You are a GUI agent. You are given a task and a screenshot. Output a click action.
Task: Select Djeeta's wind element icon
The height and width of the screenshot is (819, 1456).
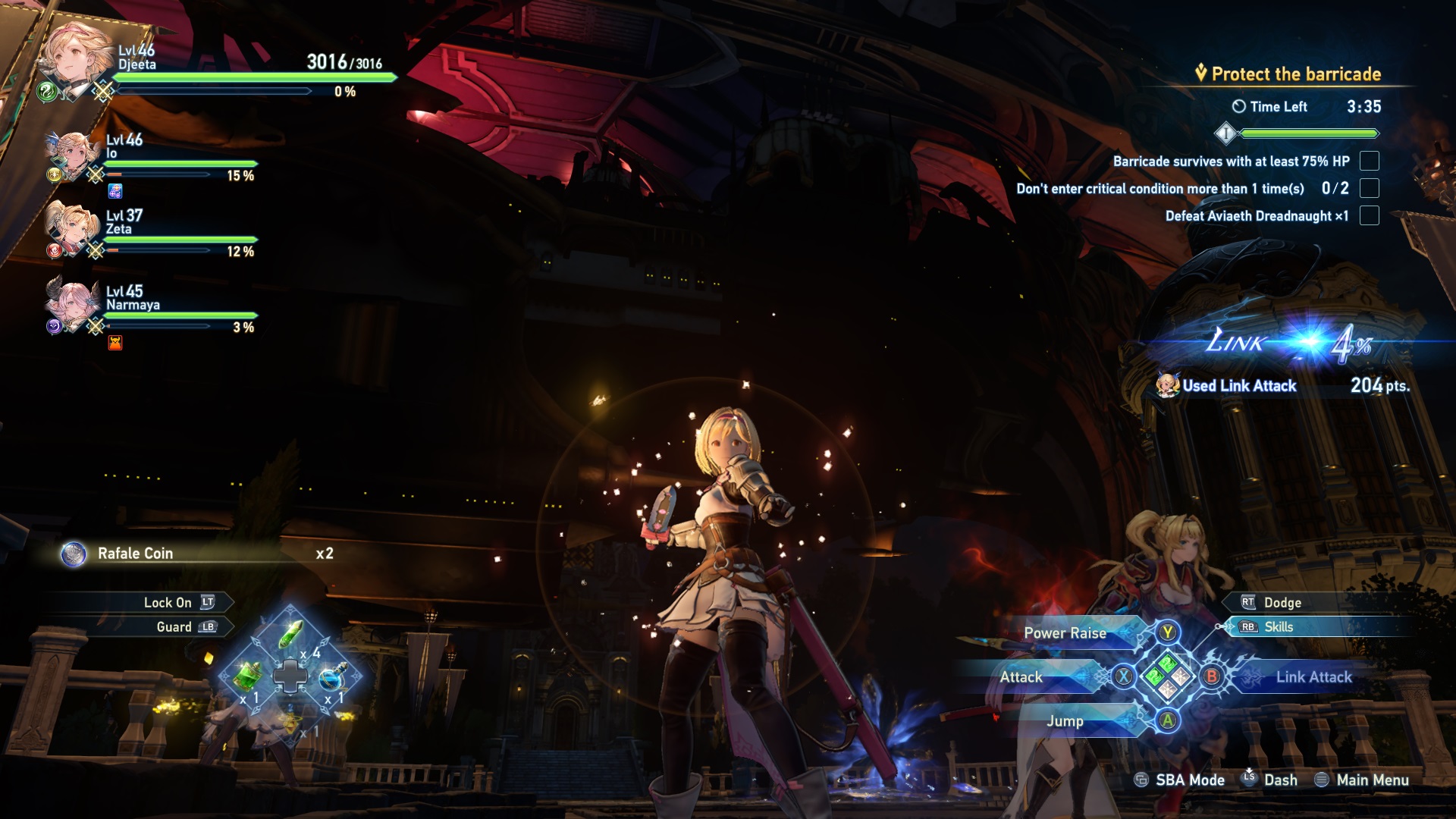(x=47, y=89)
